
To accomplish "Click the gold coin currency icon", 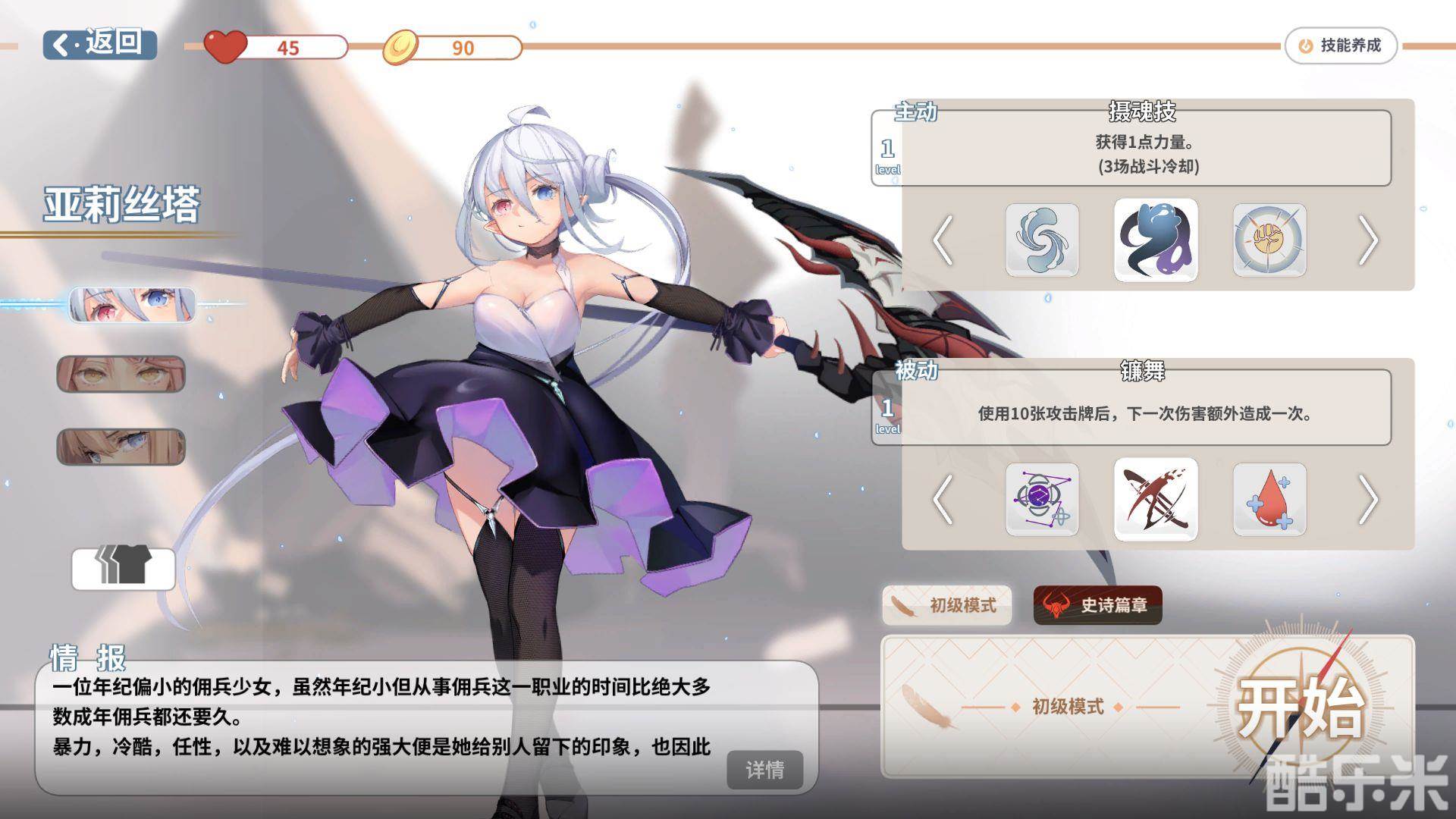I will 403,47.
